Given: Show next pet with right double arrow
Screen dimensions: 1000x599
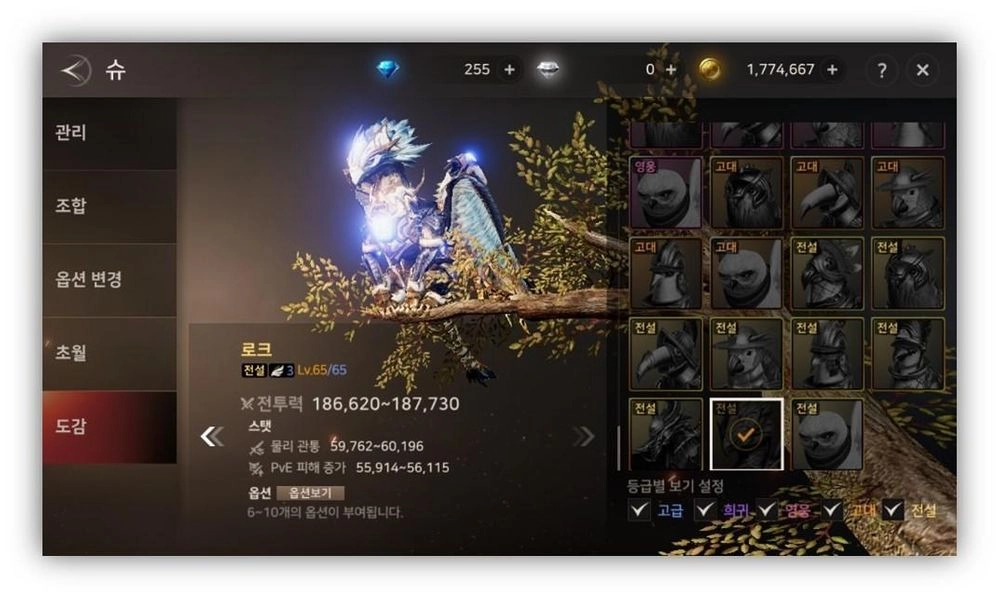Looking at the screenshot, I should tap(583, 436).
